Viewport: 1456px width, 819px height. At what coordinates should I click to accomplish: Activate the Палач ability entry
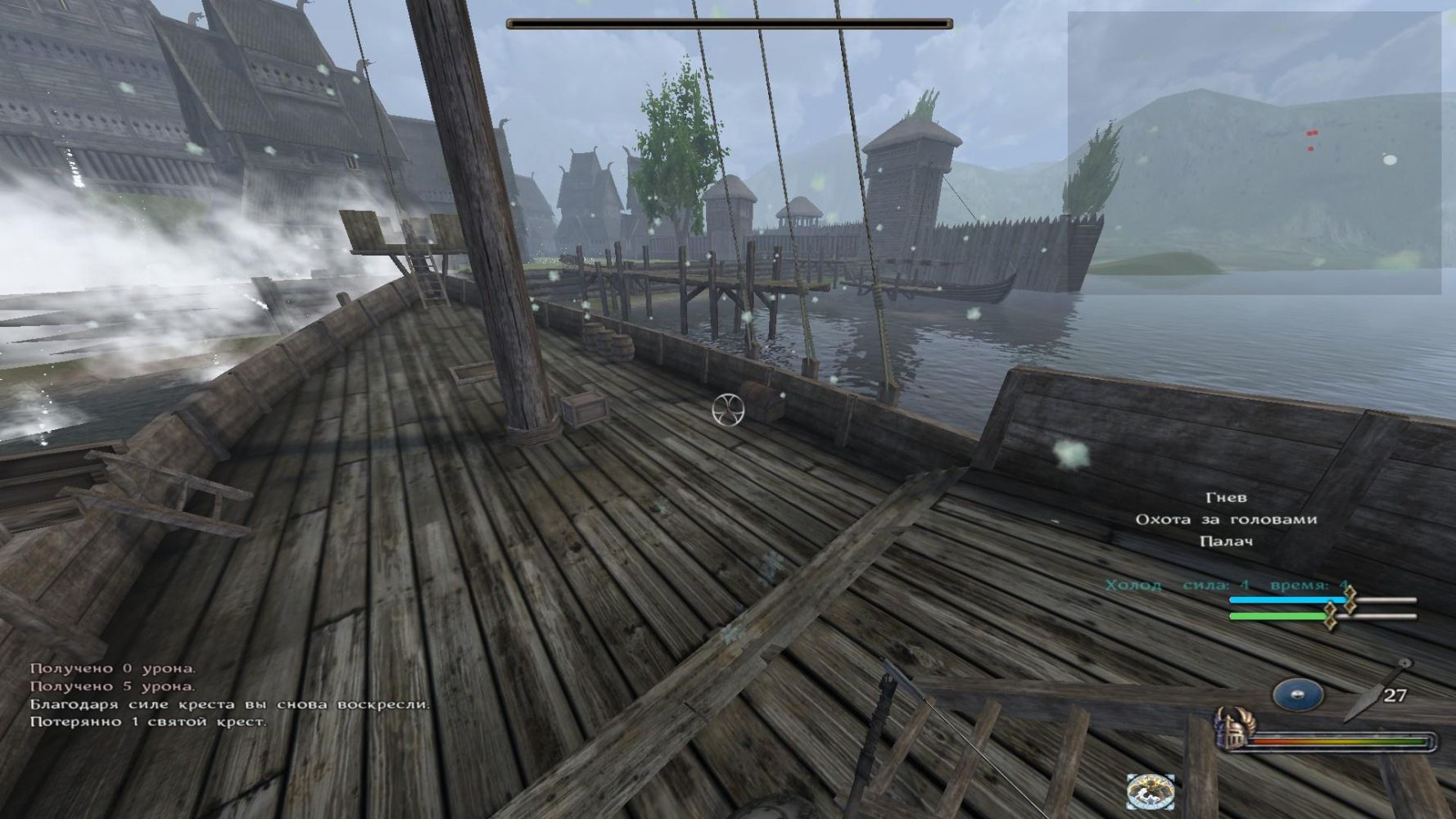point(1226,541)
